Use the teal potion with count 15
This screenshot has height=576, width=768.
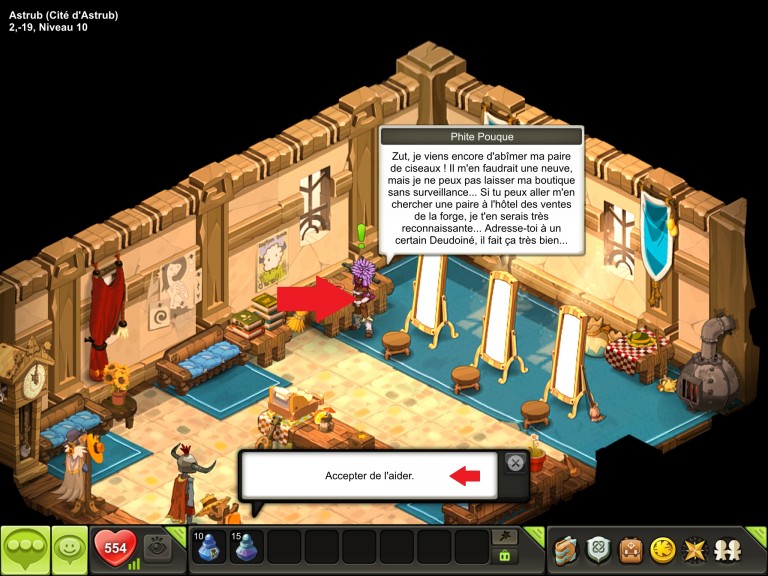click(x=246, y=548)
